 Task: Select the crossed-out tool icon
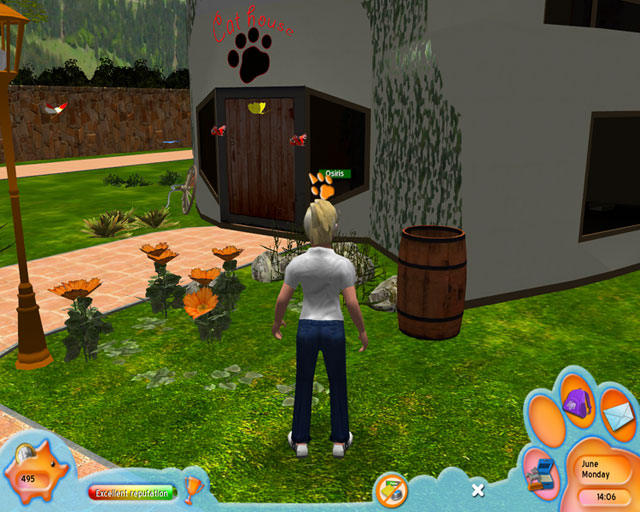coord(390,490)
